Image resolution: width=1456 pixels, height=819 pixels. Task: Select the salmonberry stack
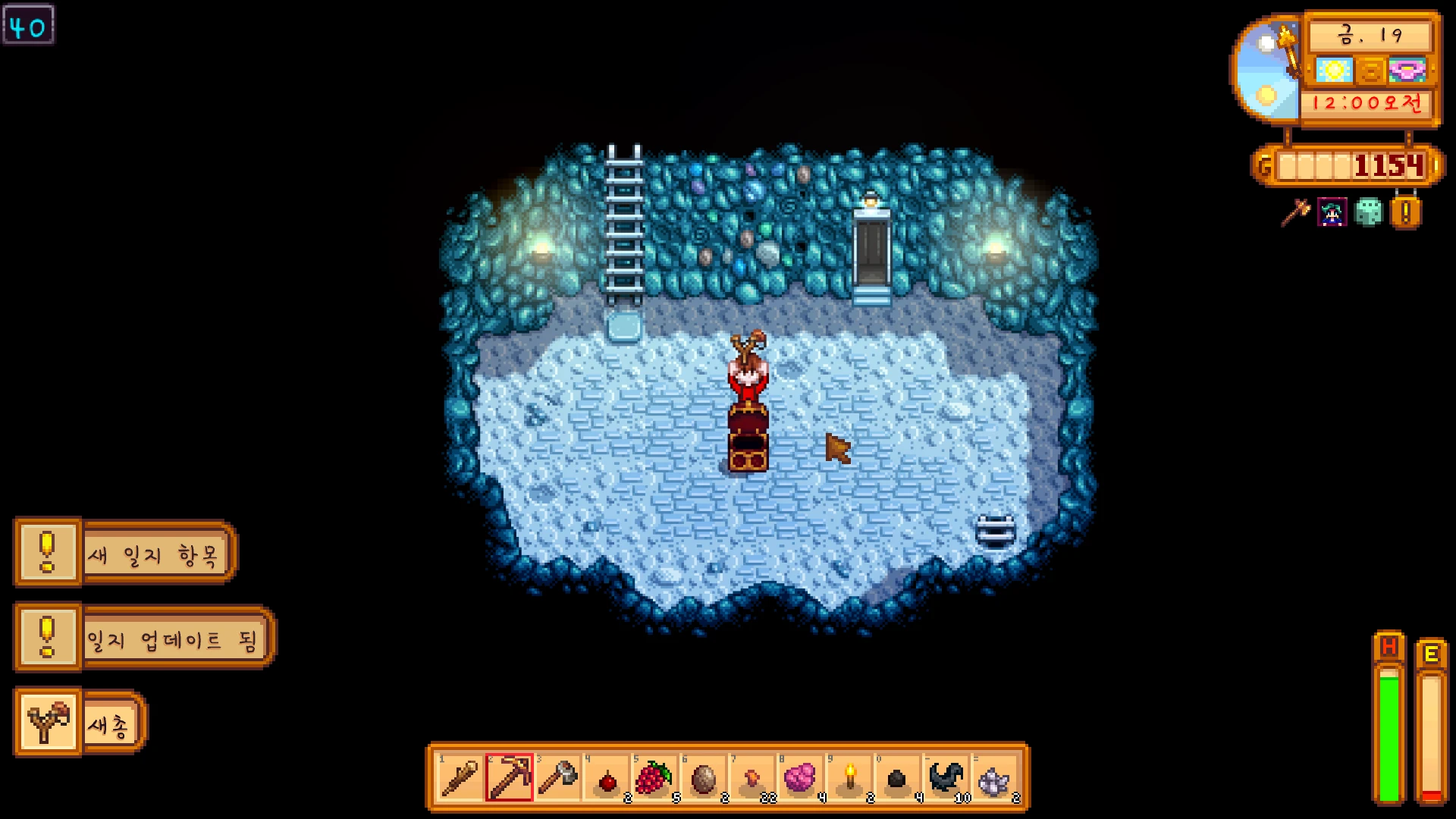click(x=655, y=778)
